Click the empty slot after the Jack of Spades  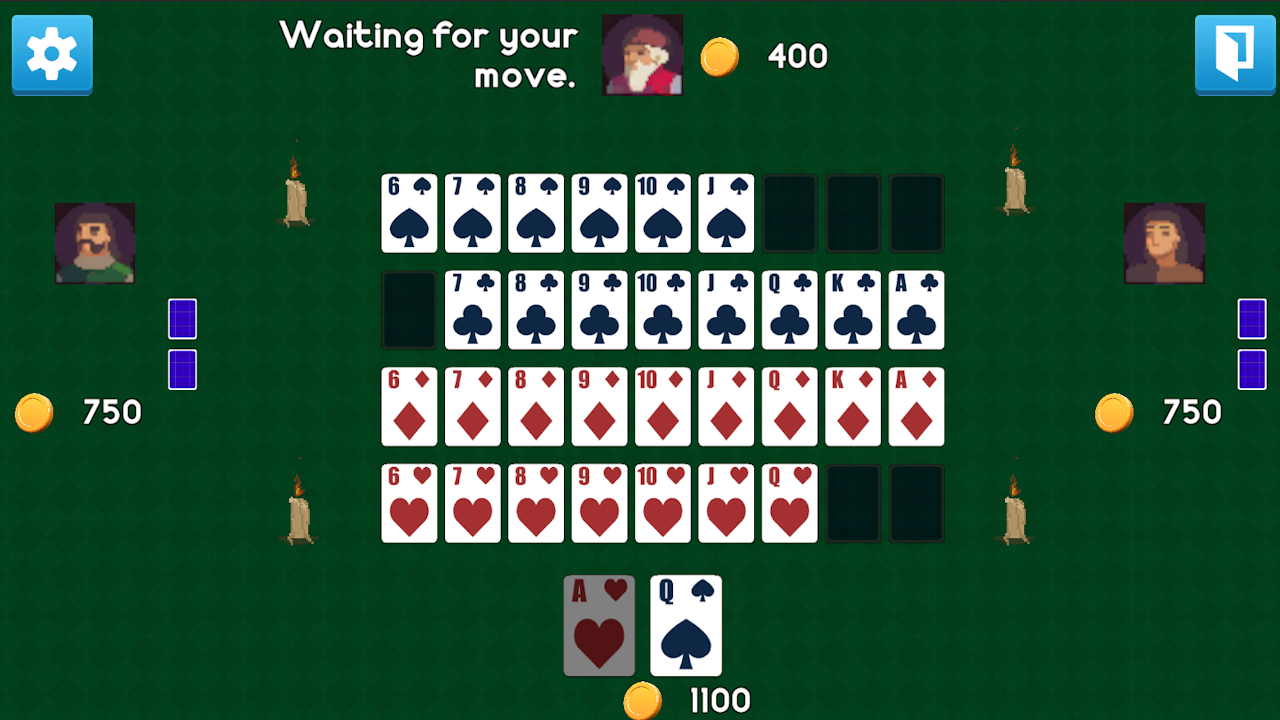click(789, 213)
